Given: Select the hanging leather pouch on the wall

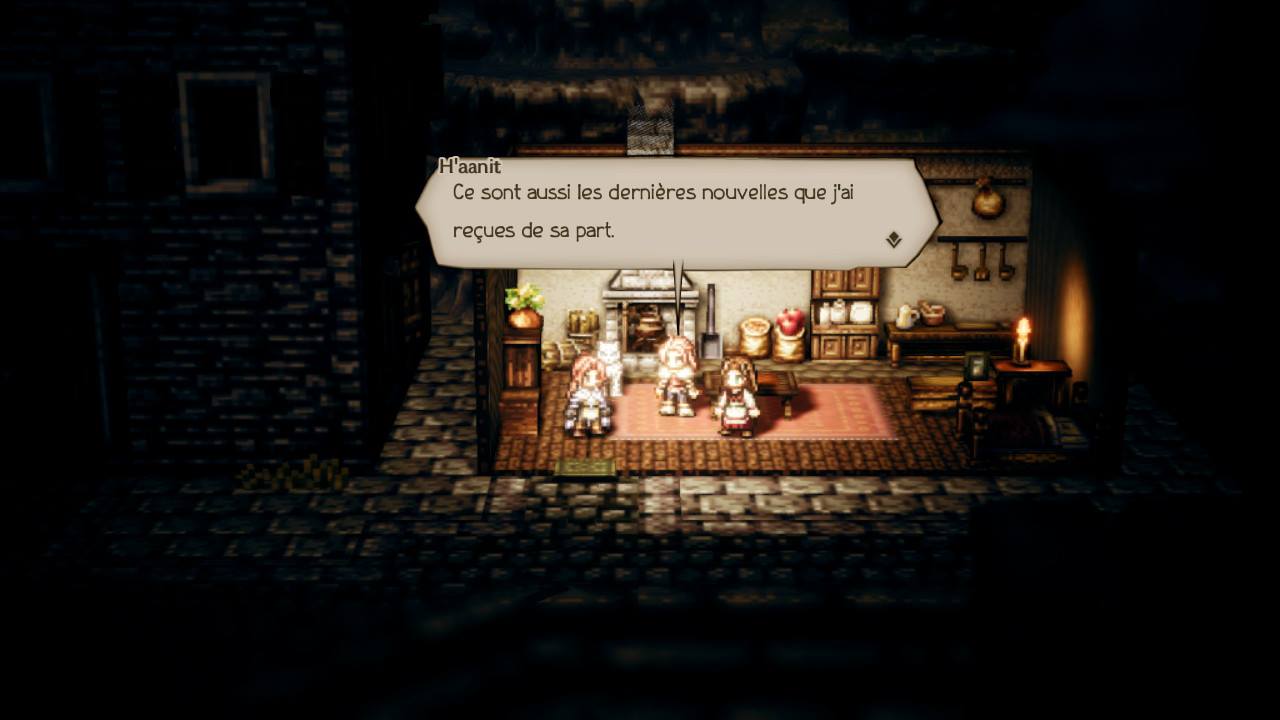Looking at the screenshot, I should click(990, 205).
